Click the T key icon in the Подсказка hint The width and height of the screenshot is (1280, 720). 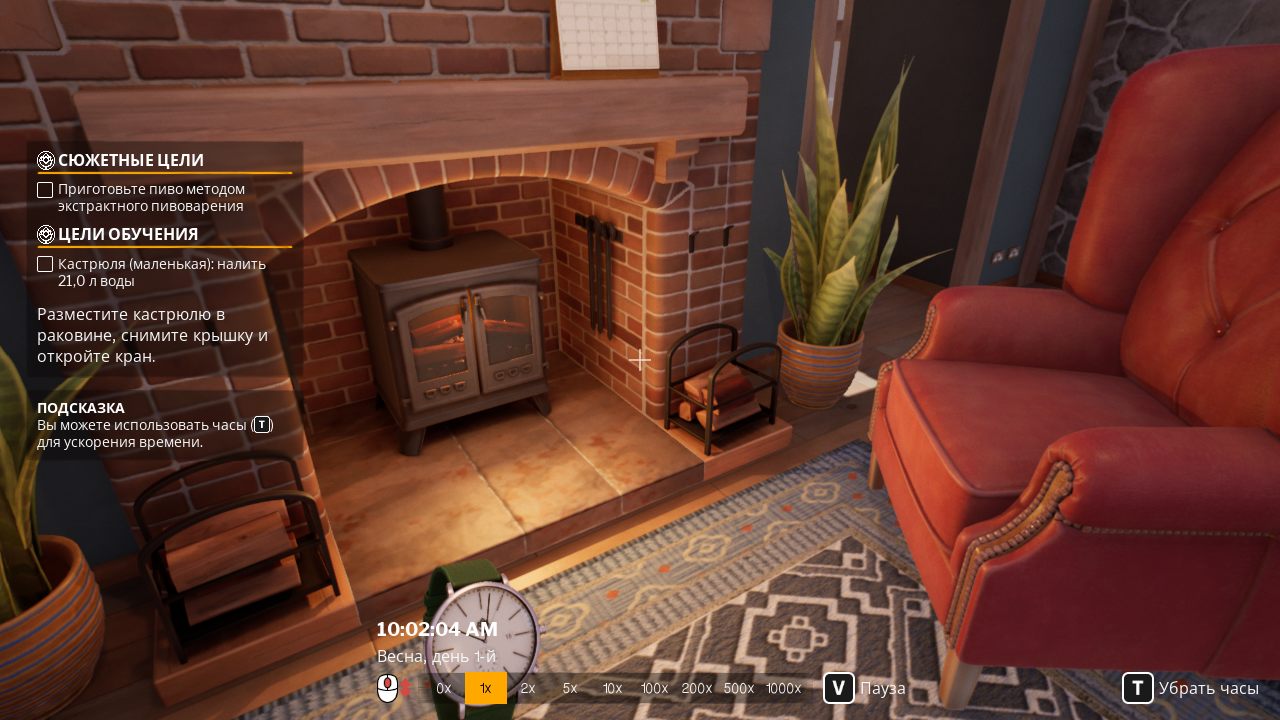[261, 424]
